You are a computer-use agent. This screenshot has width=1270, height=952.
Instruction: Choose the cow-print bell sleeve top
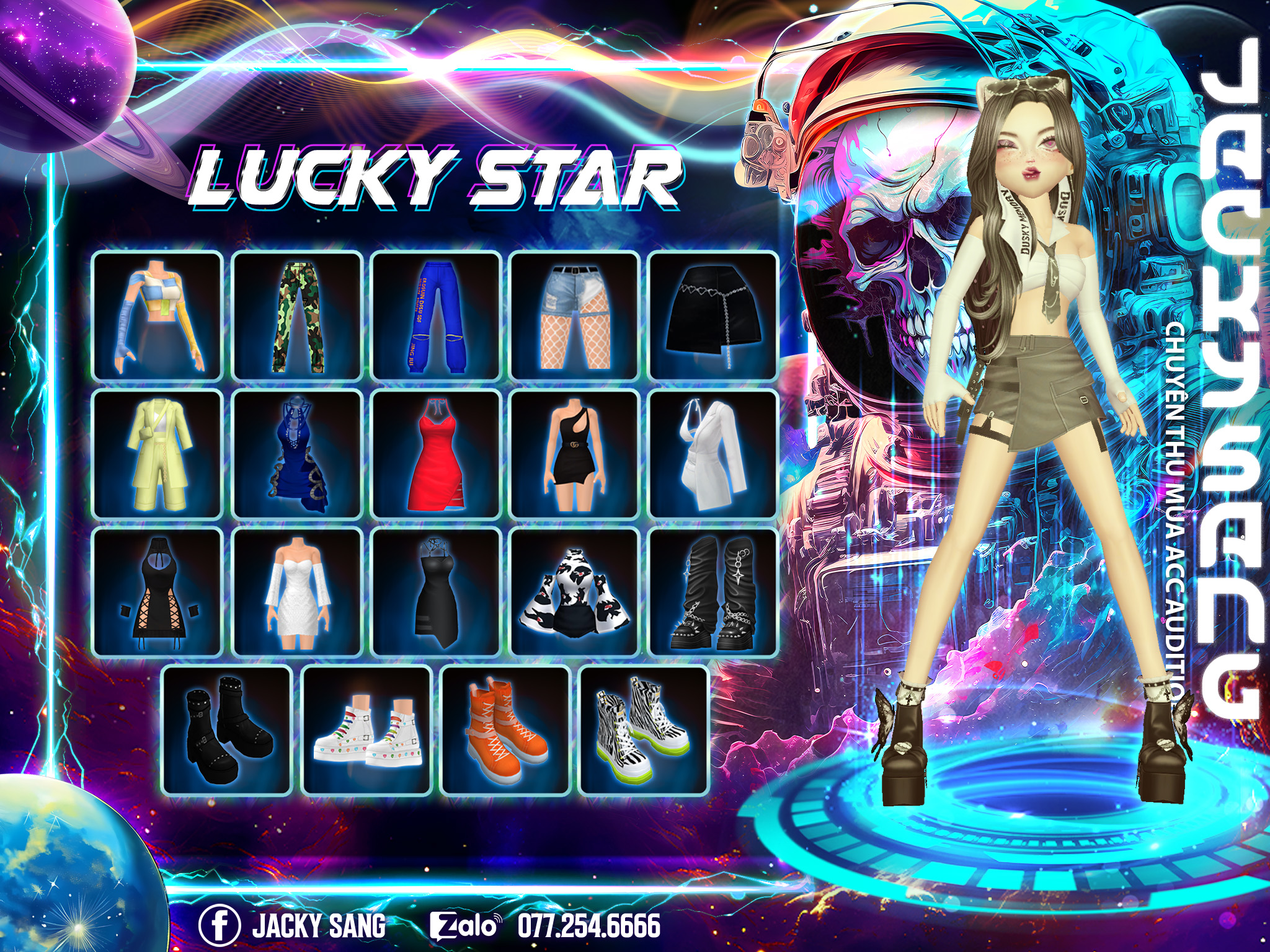click(x=575, y=593)
